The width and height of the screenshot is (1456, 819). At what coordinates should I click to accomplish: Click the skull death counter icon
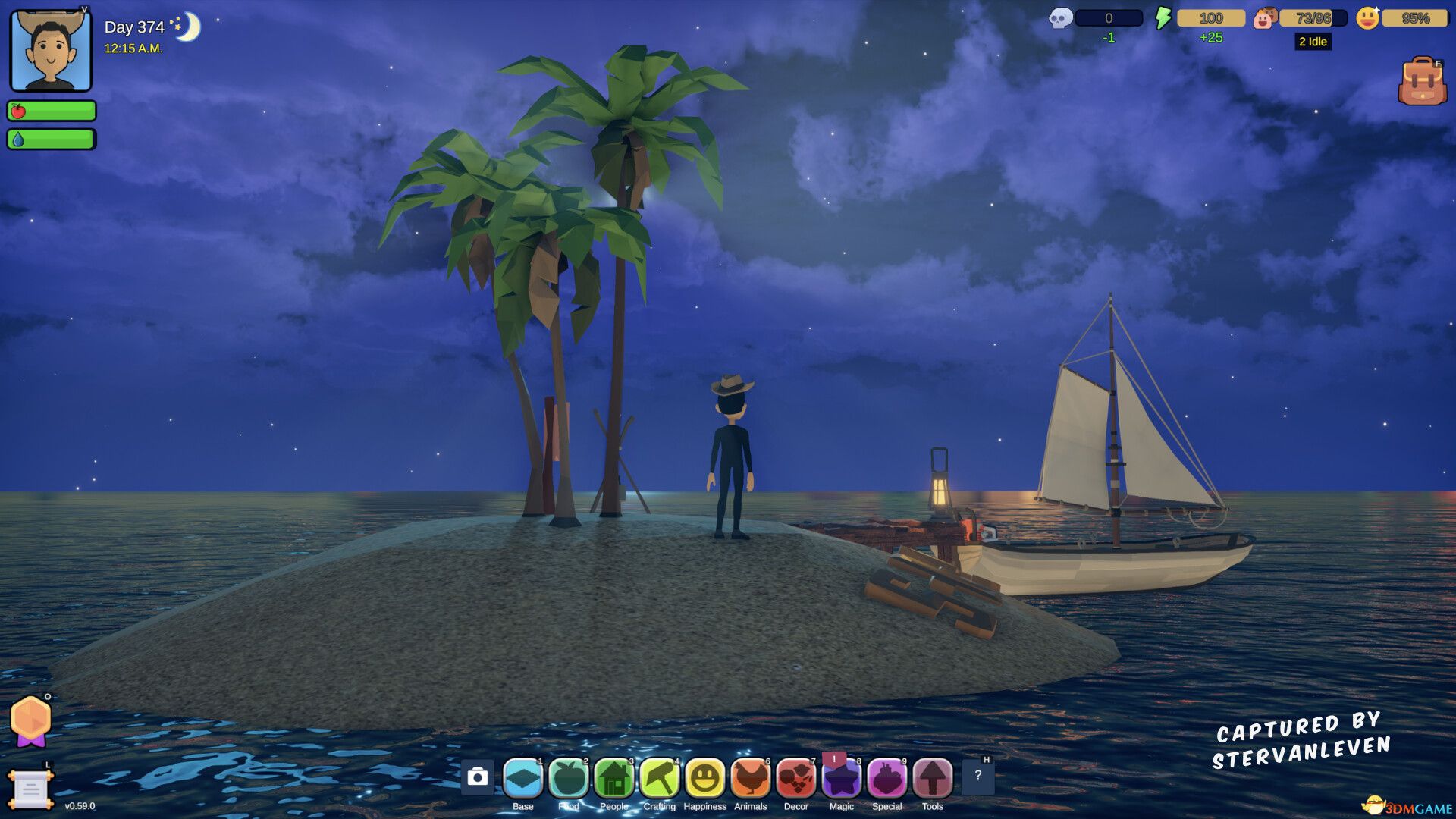(x=1060, y=17)
